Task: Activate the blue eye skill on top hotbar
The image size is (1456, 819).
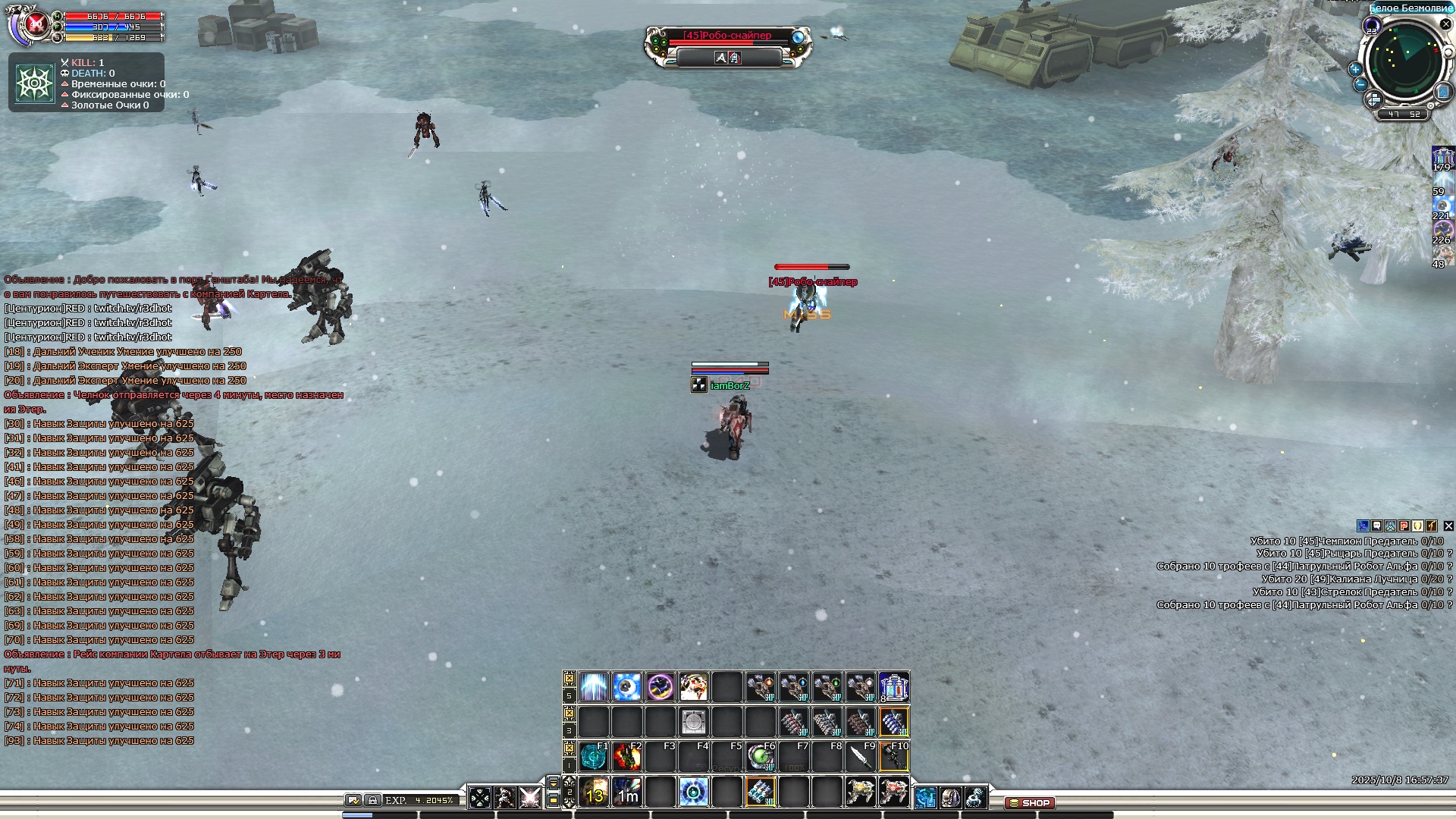Action: (x=627, y=687)
